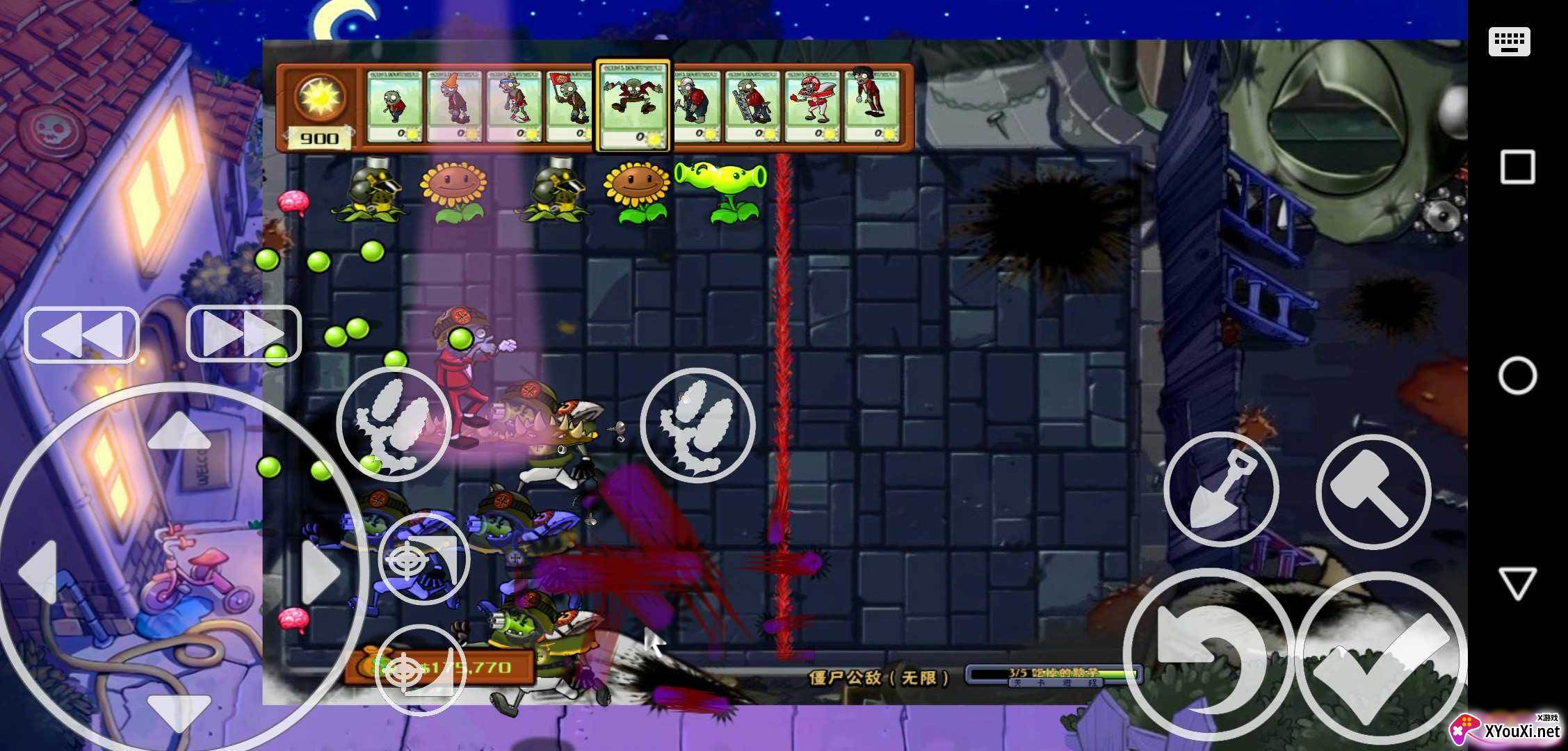This screenshot has width=1568, height=751.
Task: Choose the Conehead Zombie seed card
Action: pyautogui.click(x=453, y=106)
